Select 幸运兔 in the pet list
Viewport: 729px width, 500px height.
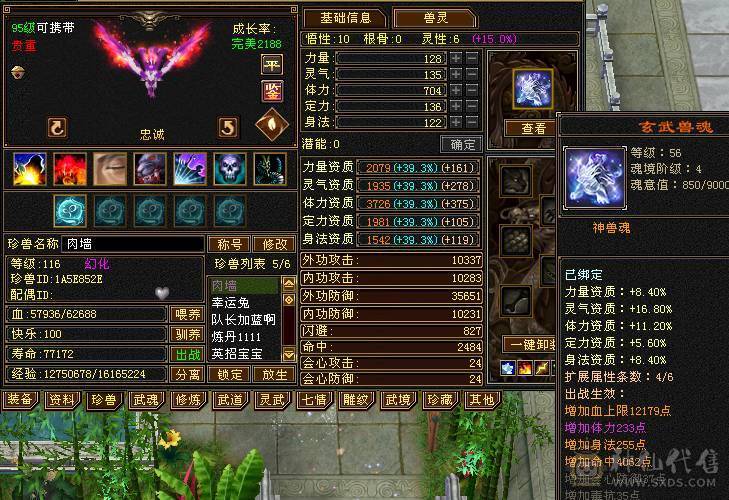tap(230, 302)
